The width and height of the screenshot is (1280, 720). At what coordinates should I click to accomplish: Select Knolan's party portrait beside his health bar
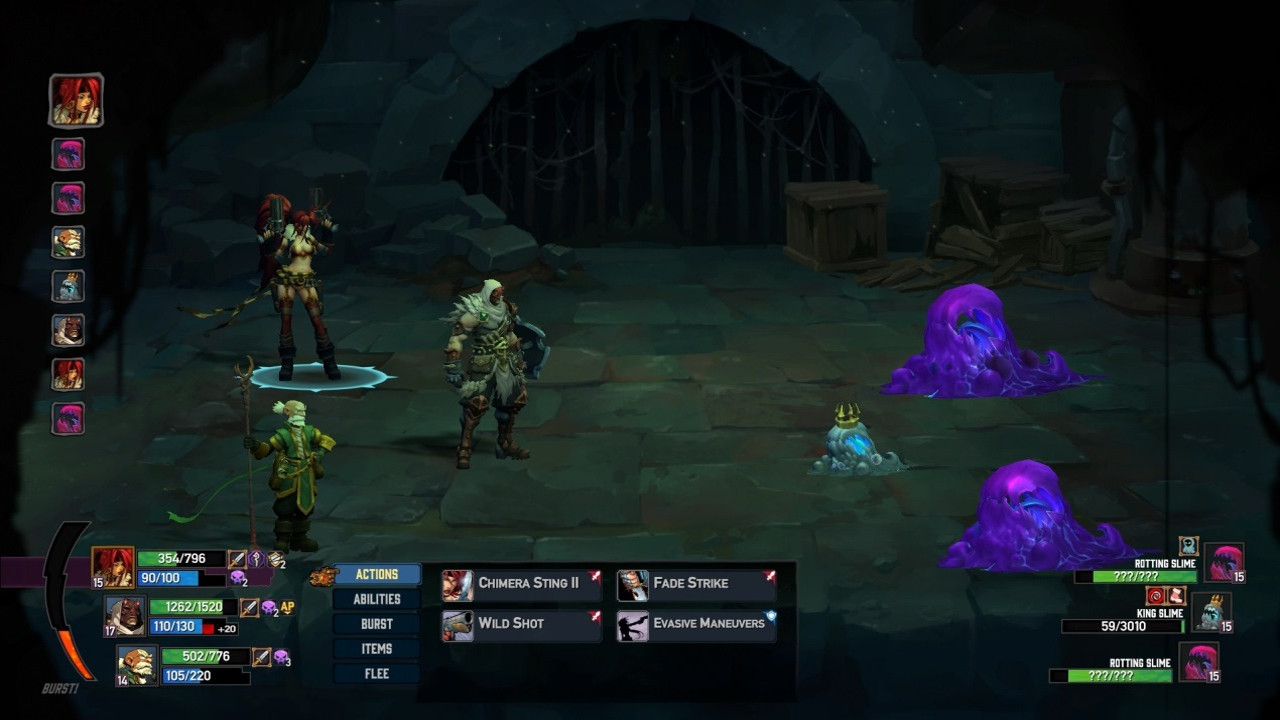click(x=137, y=665)
